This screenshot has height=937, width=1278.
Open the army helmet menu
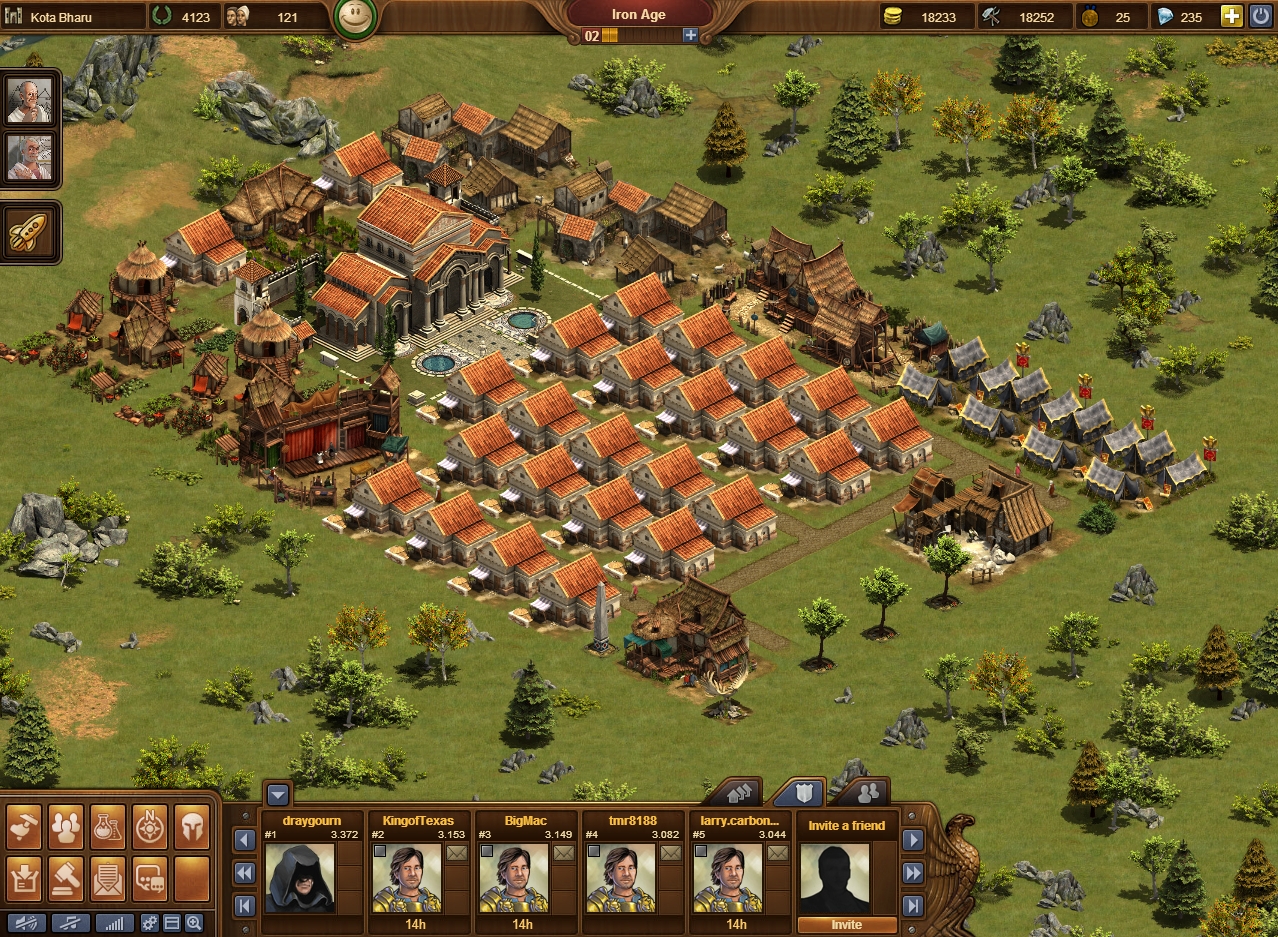[192, 826]
